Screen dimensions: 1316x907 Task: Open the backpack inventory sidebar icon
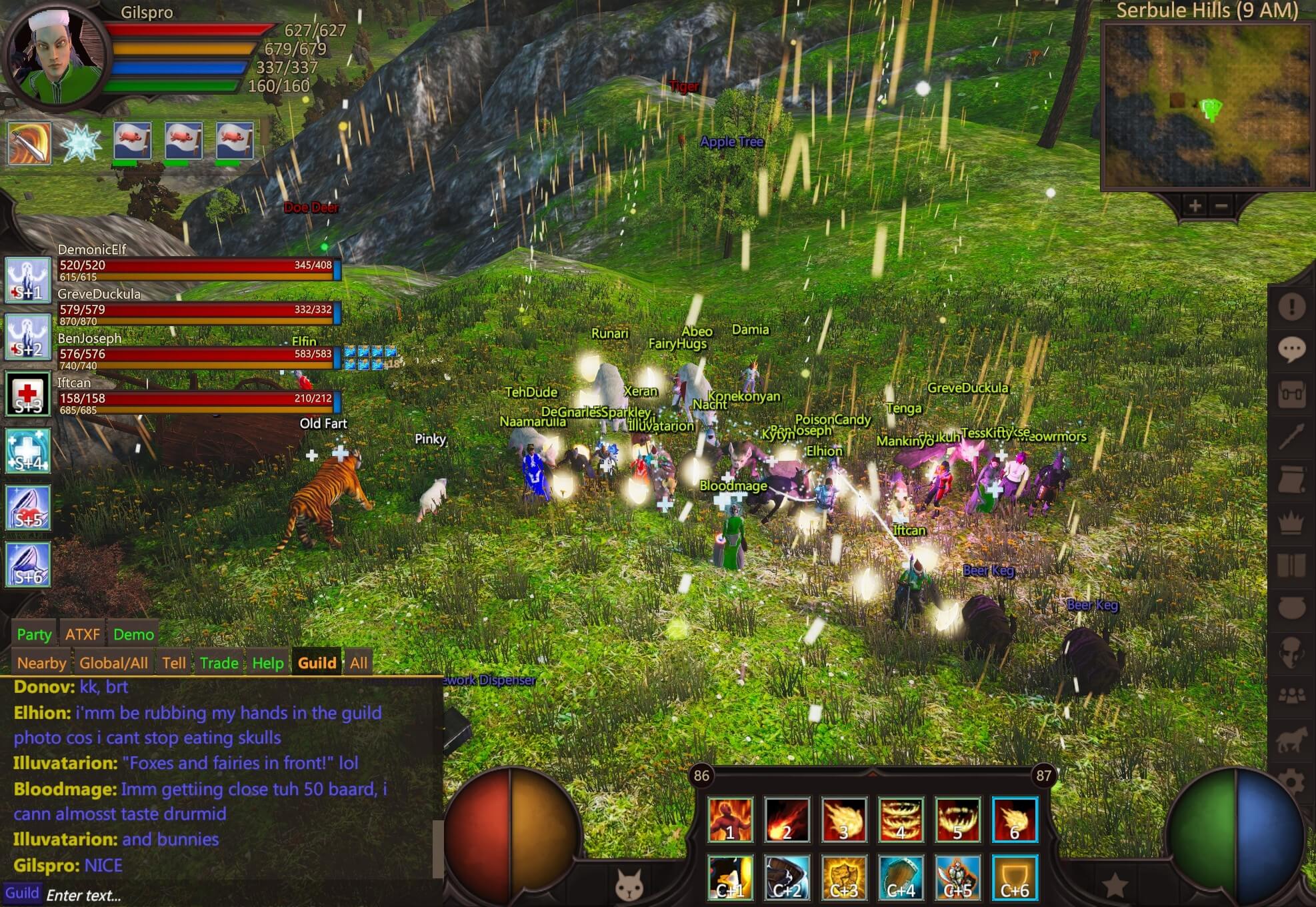(x=1291, y=393)
